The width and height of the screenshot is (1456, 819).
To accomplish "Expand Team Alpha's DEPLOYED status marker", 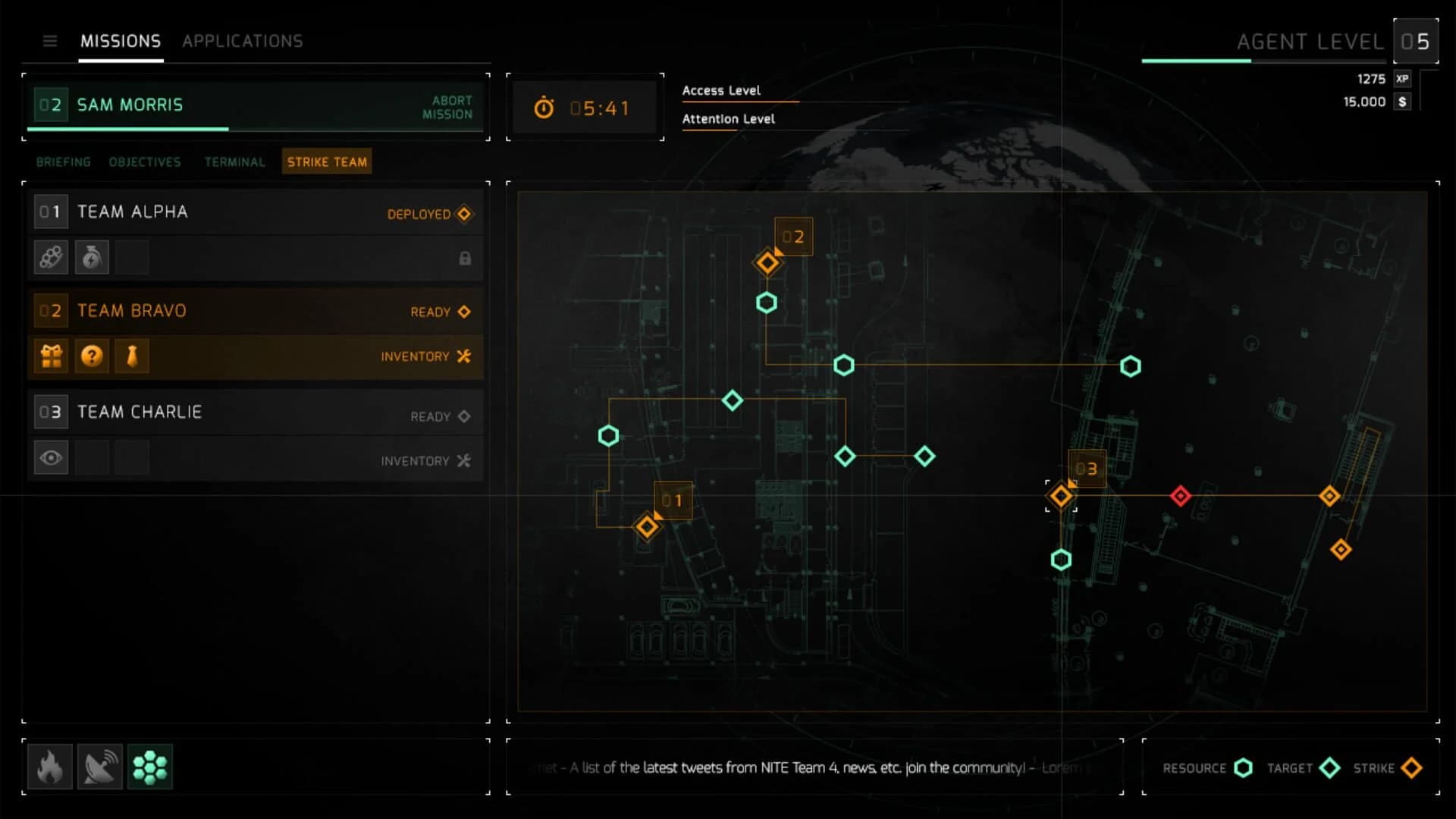I will click(x=463, y=214).
